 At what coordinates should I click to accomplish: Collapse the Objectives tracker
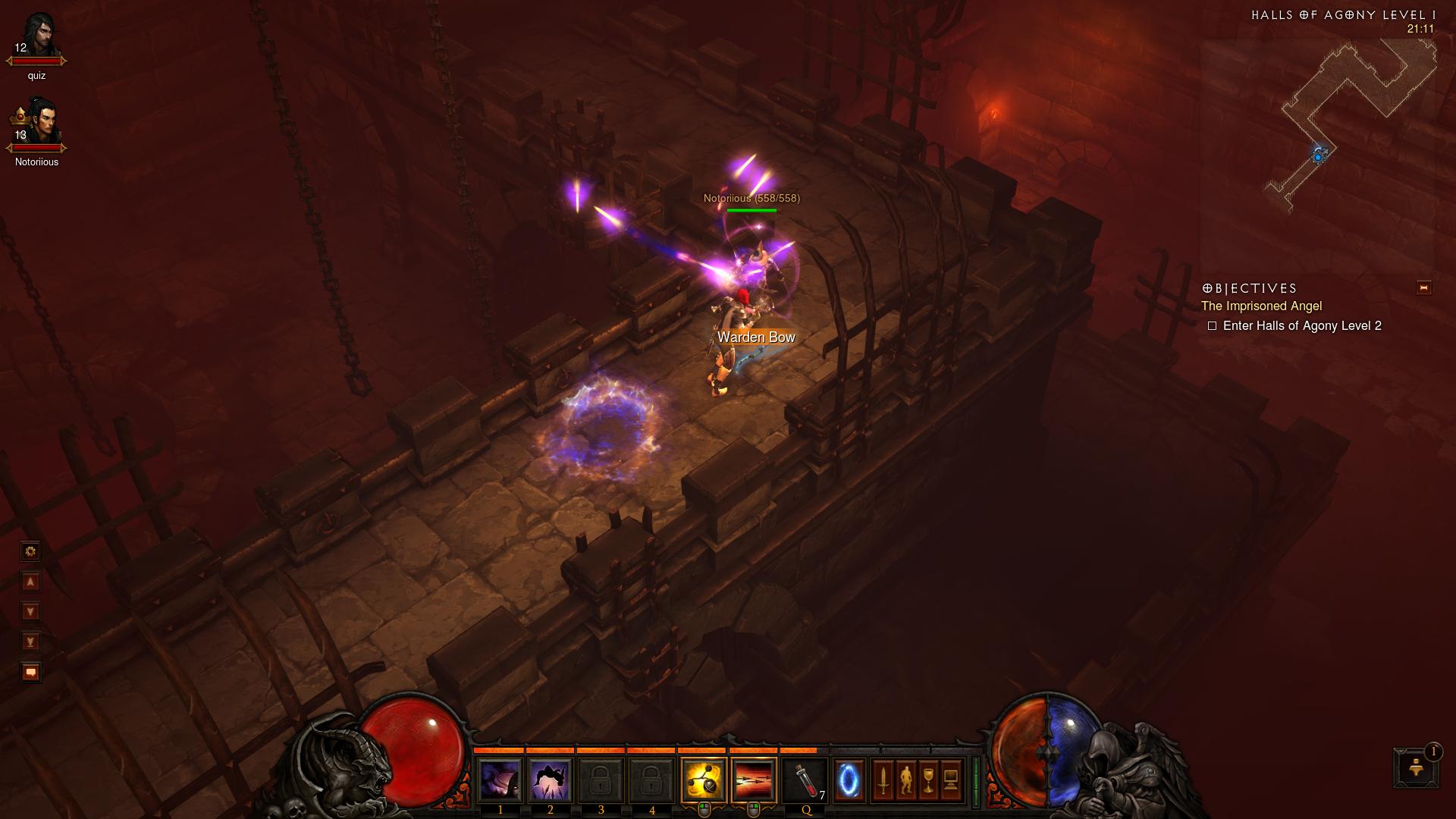point(1423,287)
